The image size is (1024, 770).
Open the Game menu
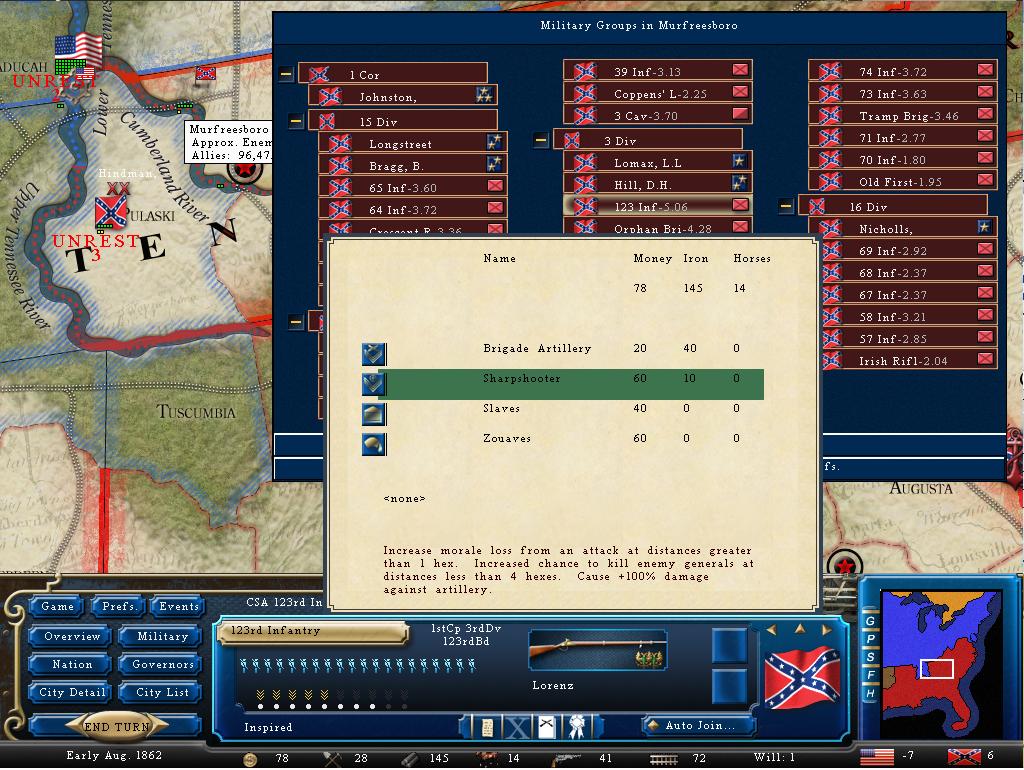58,606
